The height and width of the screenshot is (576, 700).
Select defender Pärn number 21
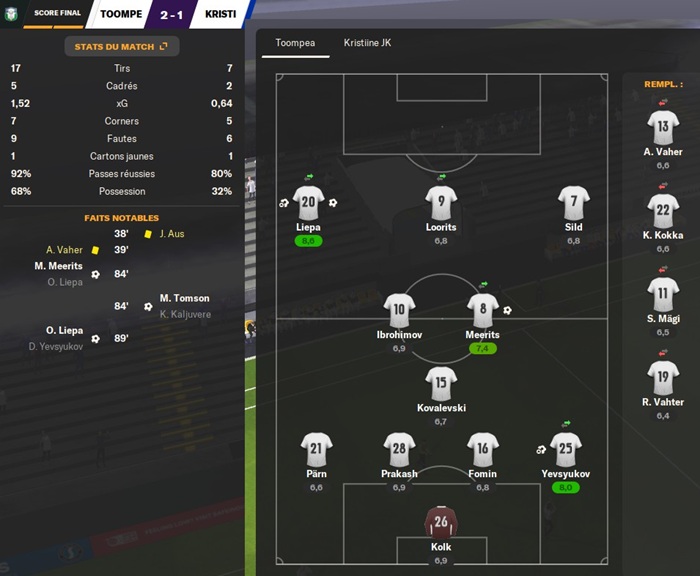coord(316,449)
